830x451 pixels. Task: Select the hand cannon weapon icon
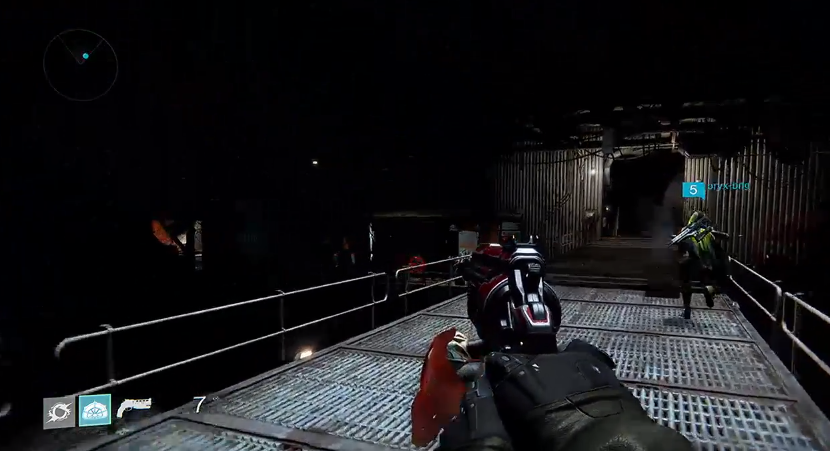[x=134, y=407]
